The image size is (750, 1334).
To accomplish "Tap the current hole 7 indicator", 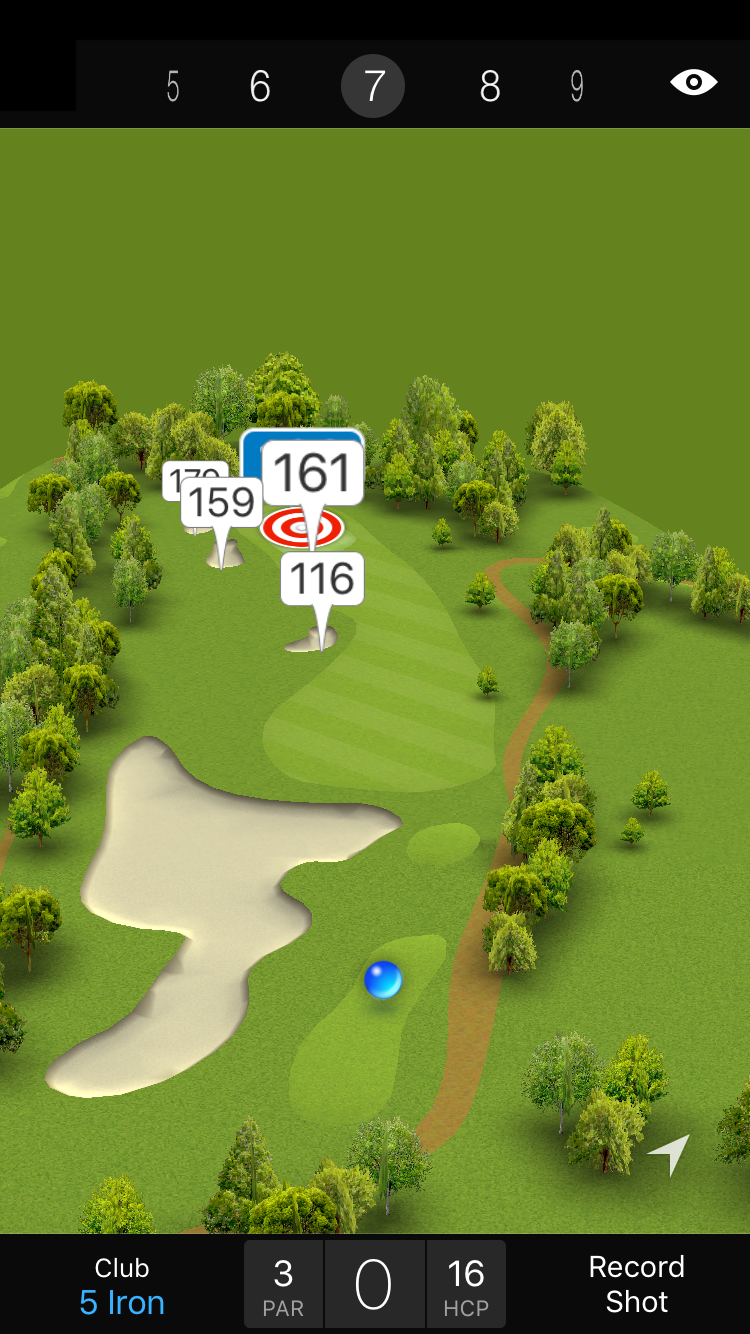I will [373, 87].
